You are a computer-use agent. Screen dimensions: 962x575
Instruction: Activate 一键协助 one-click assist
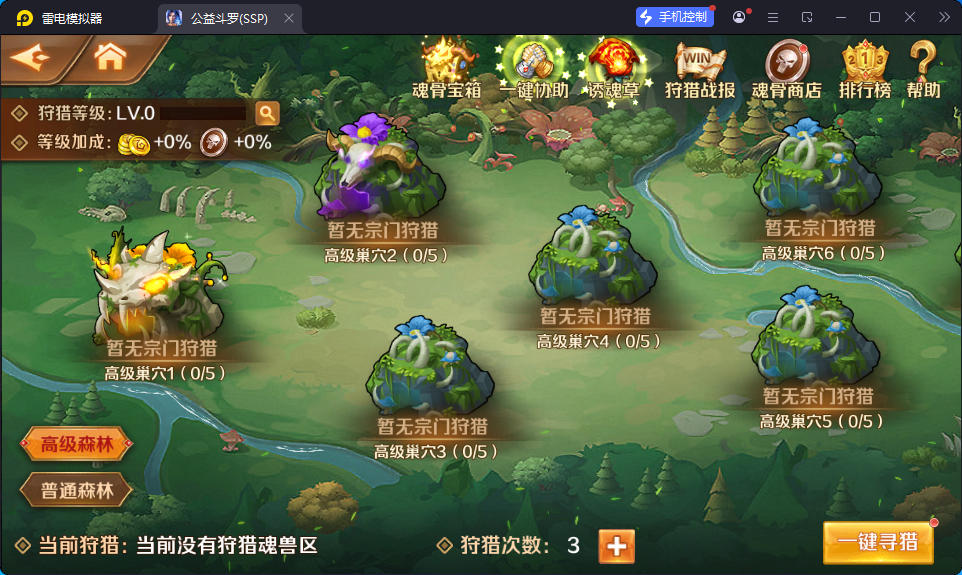tap(533, 67)
